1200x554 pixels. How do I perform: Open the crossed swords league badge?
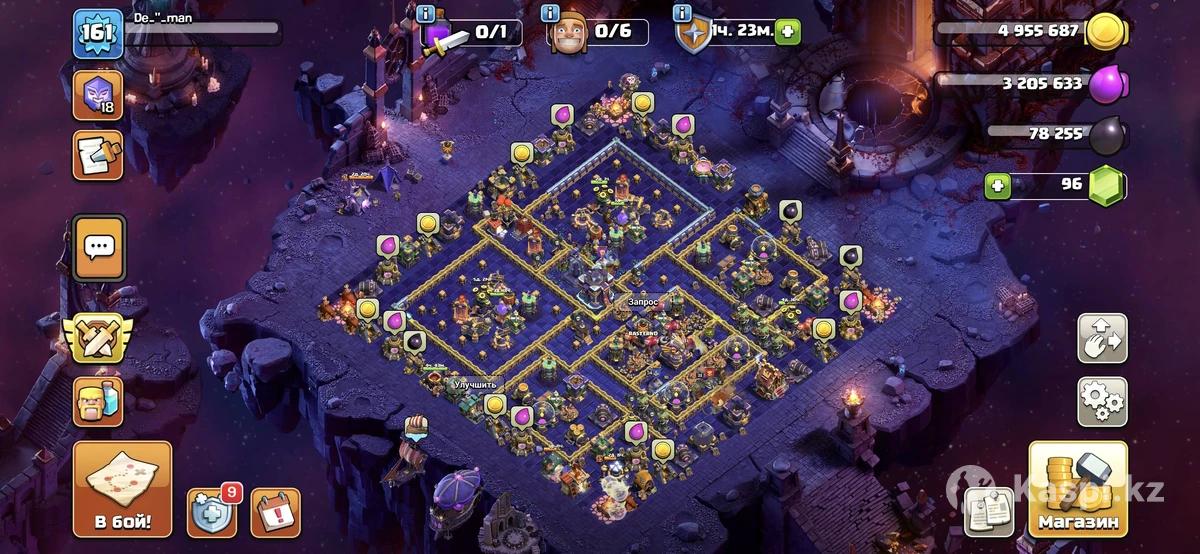point(98,339)
